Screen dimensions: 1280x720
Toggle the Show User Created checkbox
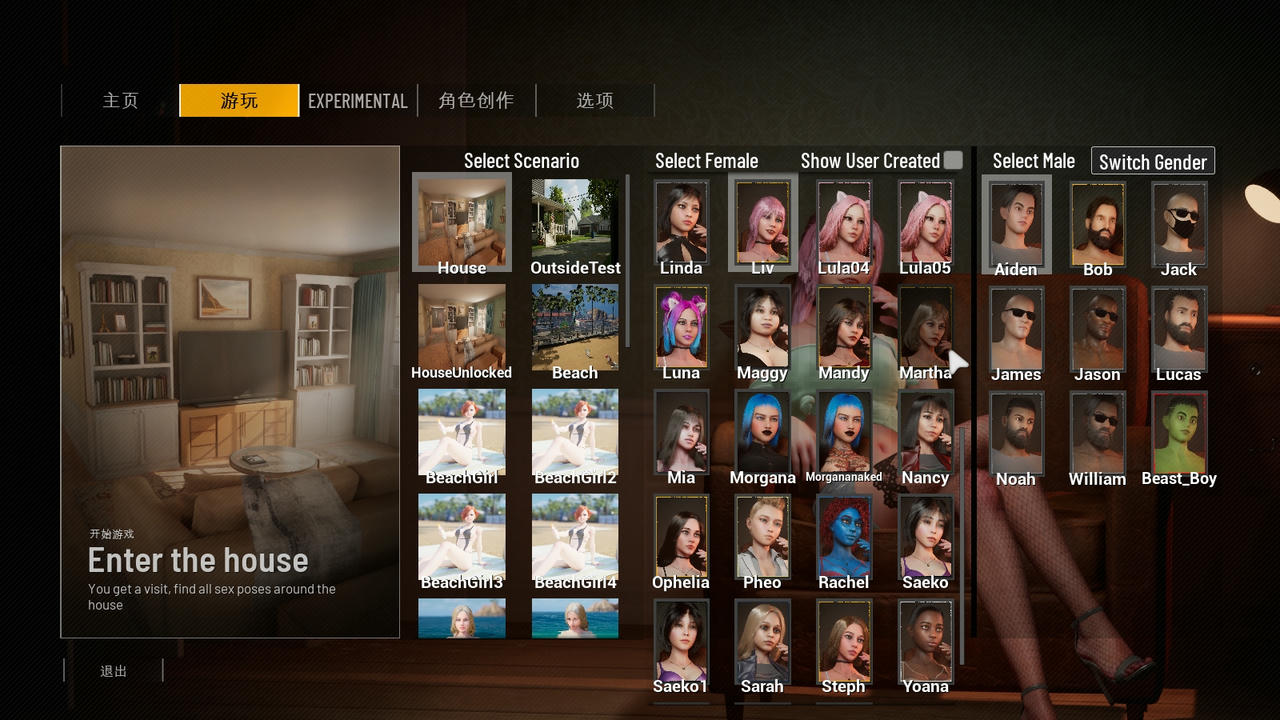pyautogui.click(x=953, y=160)
